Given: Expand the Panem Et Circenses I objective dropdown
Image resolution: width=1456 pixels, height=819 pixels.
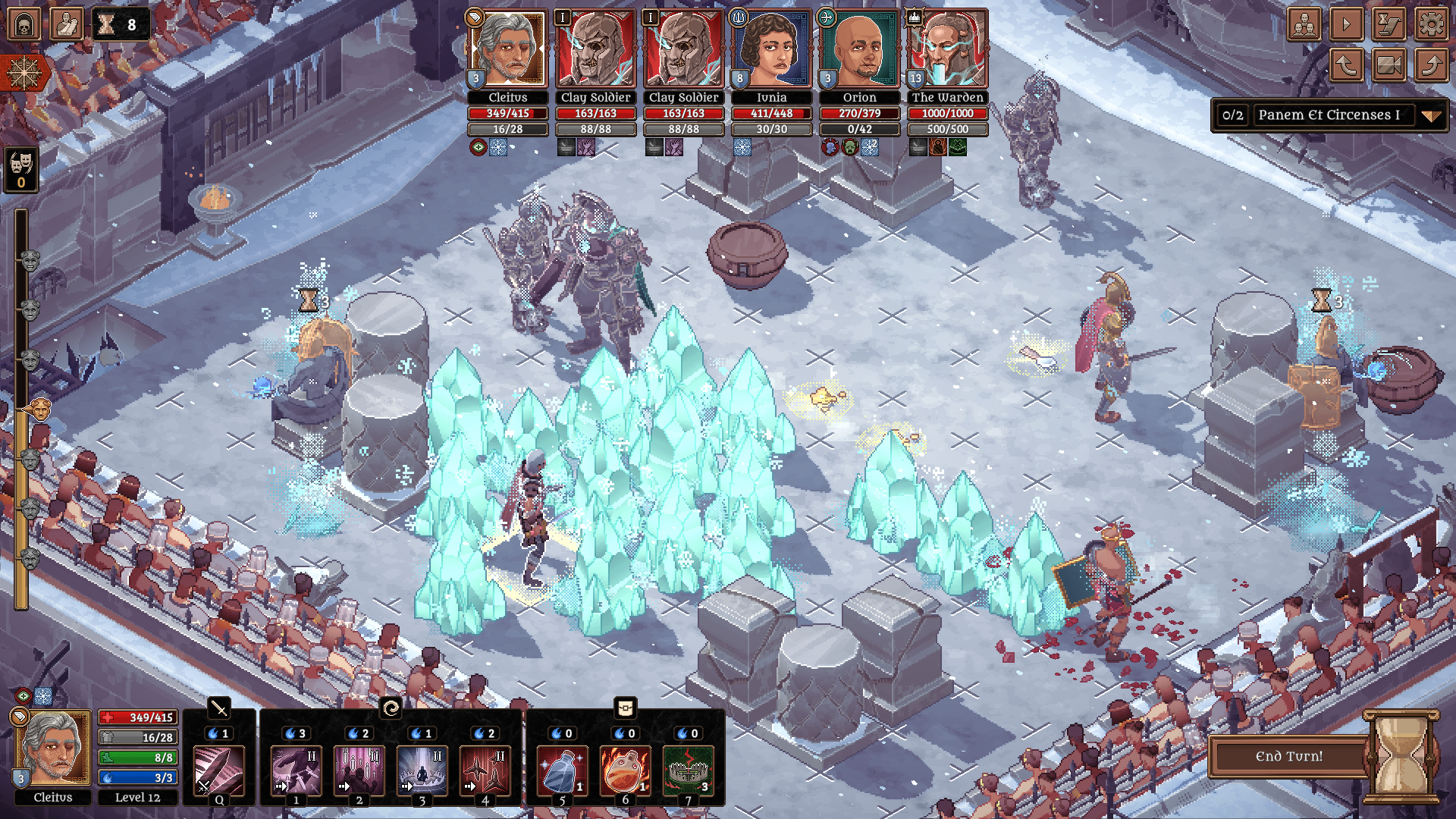Looking at the screenshot, I should (1430, 116).
